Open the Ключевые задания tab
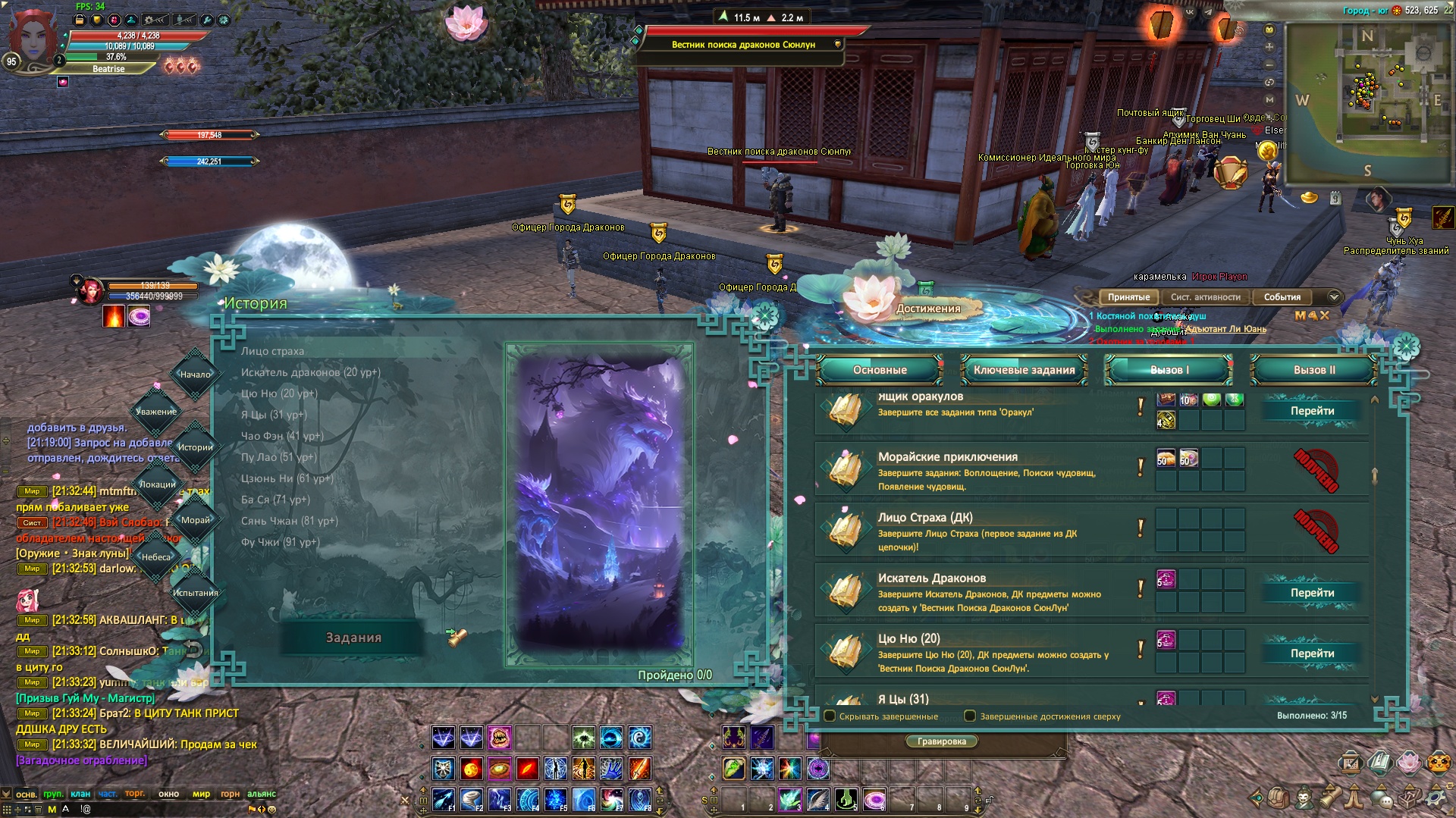Viewport: 1456px width, 818px height. click(1024, 370)
